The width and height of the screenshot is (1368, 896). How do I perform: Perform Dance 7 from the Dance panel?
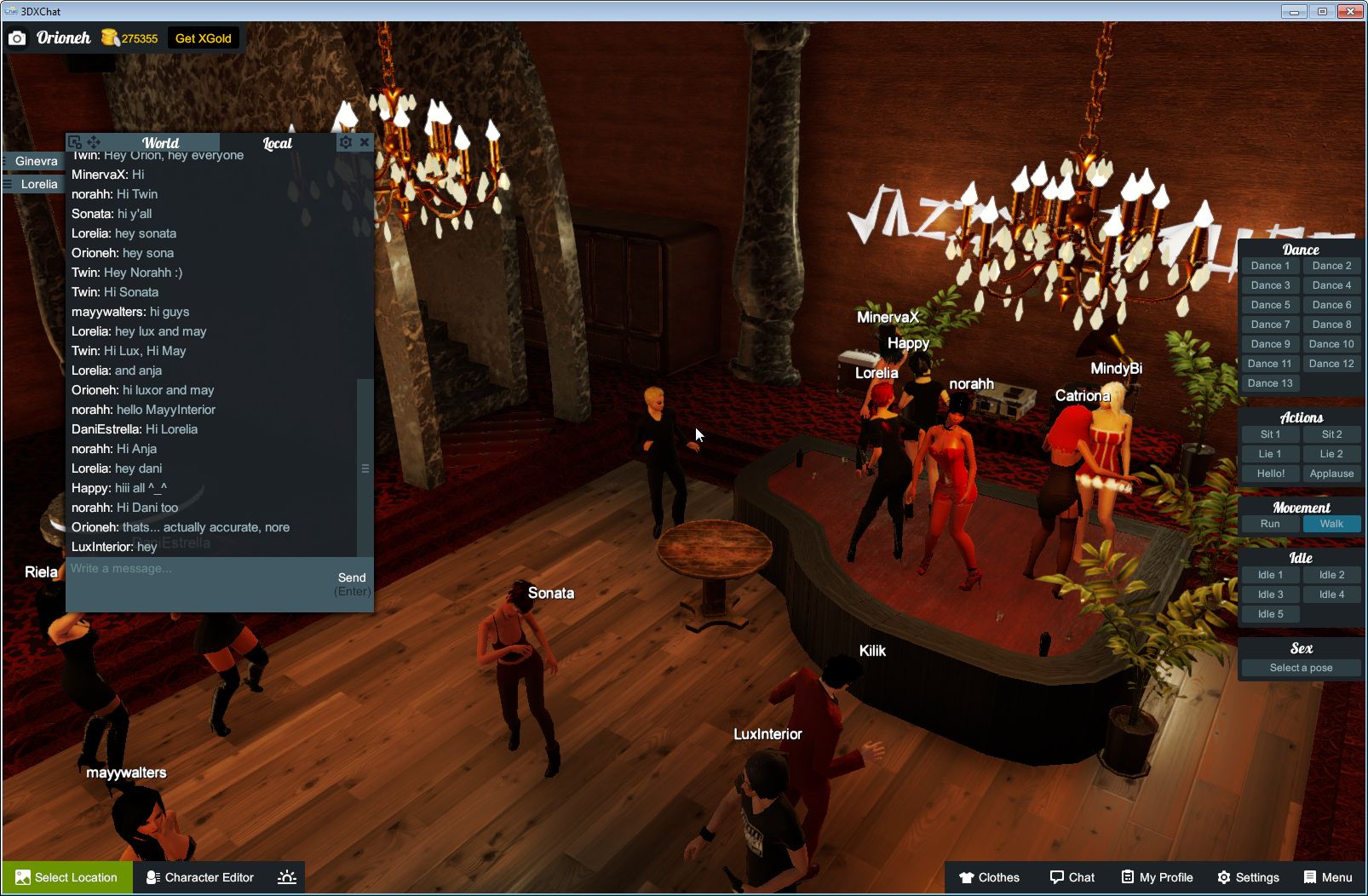(1270, 324)
